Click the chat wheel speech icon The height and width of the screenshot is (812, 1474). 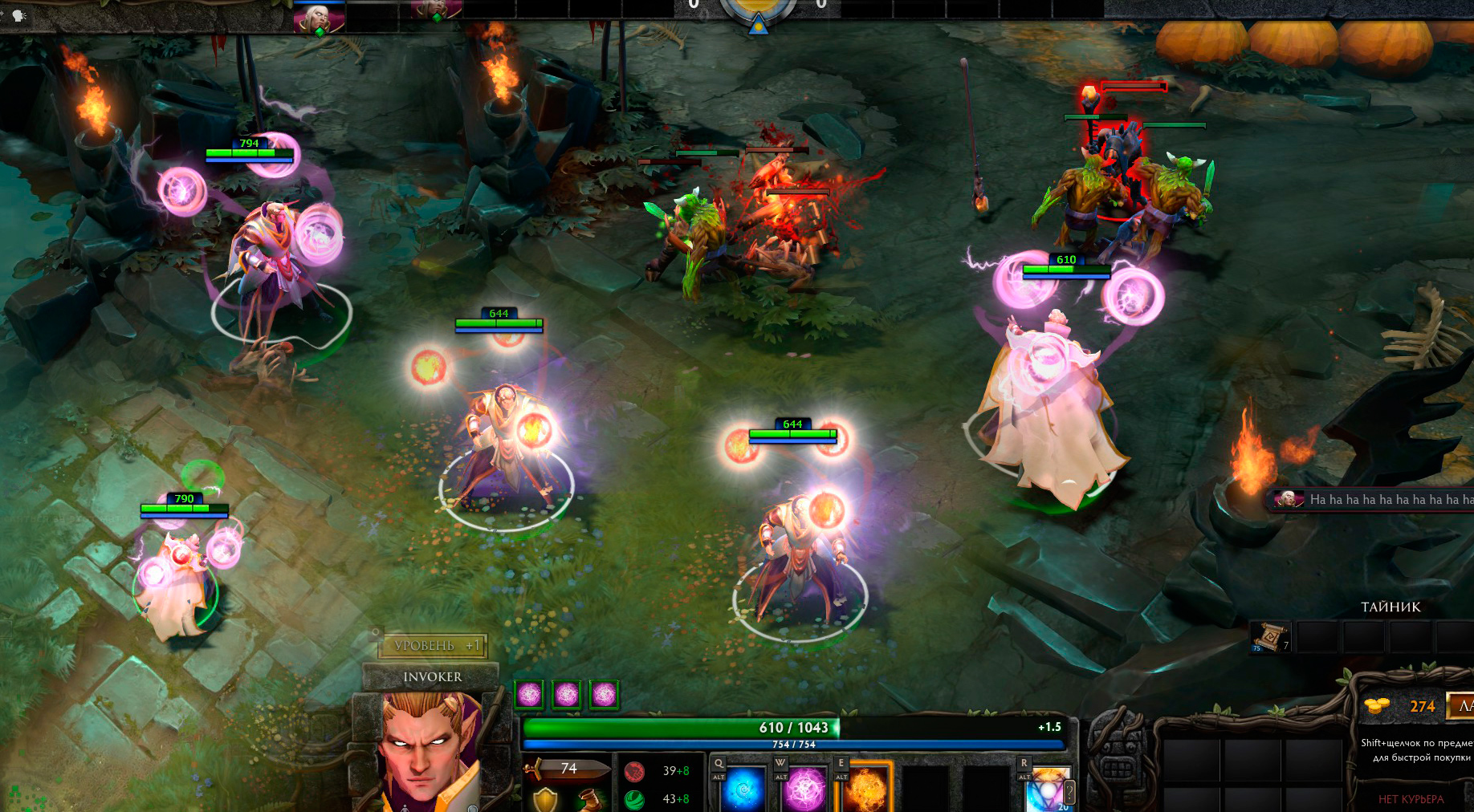[18, 15]
